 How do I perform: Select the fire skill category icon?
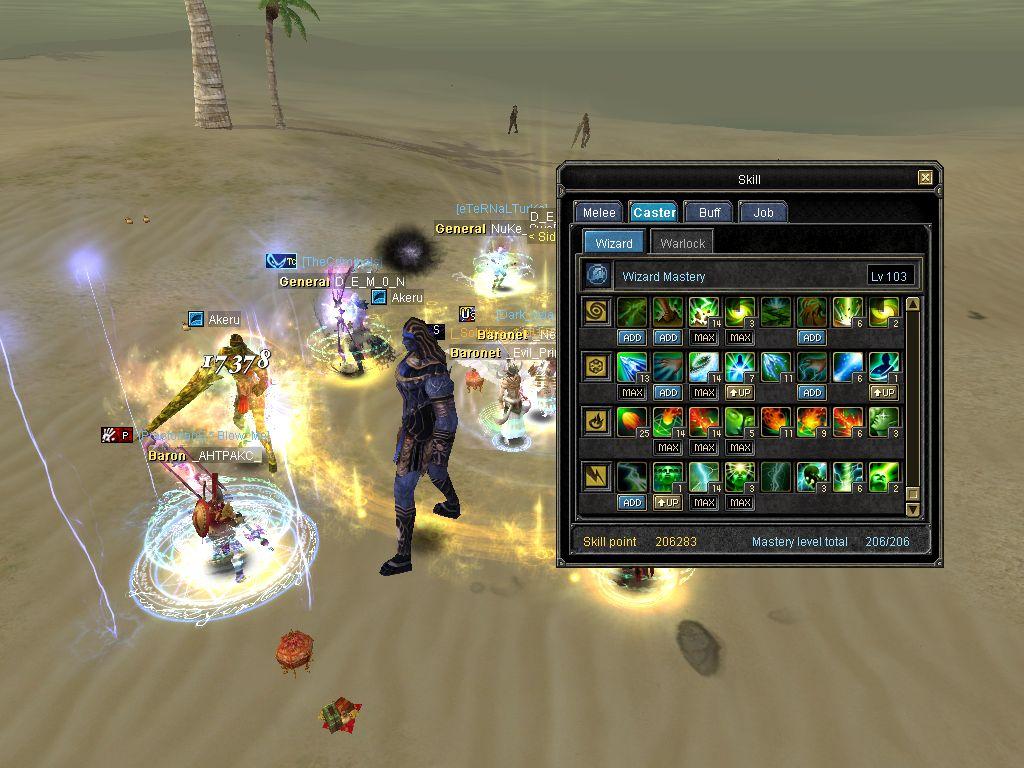598,422
